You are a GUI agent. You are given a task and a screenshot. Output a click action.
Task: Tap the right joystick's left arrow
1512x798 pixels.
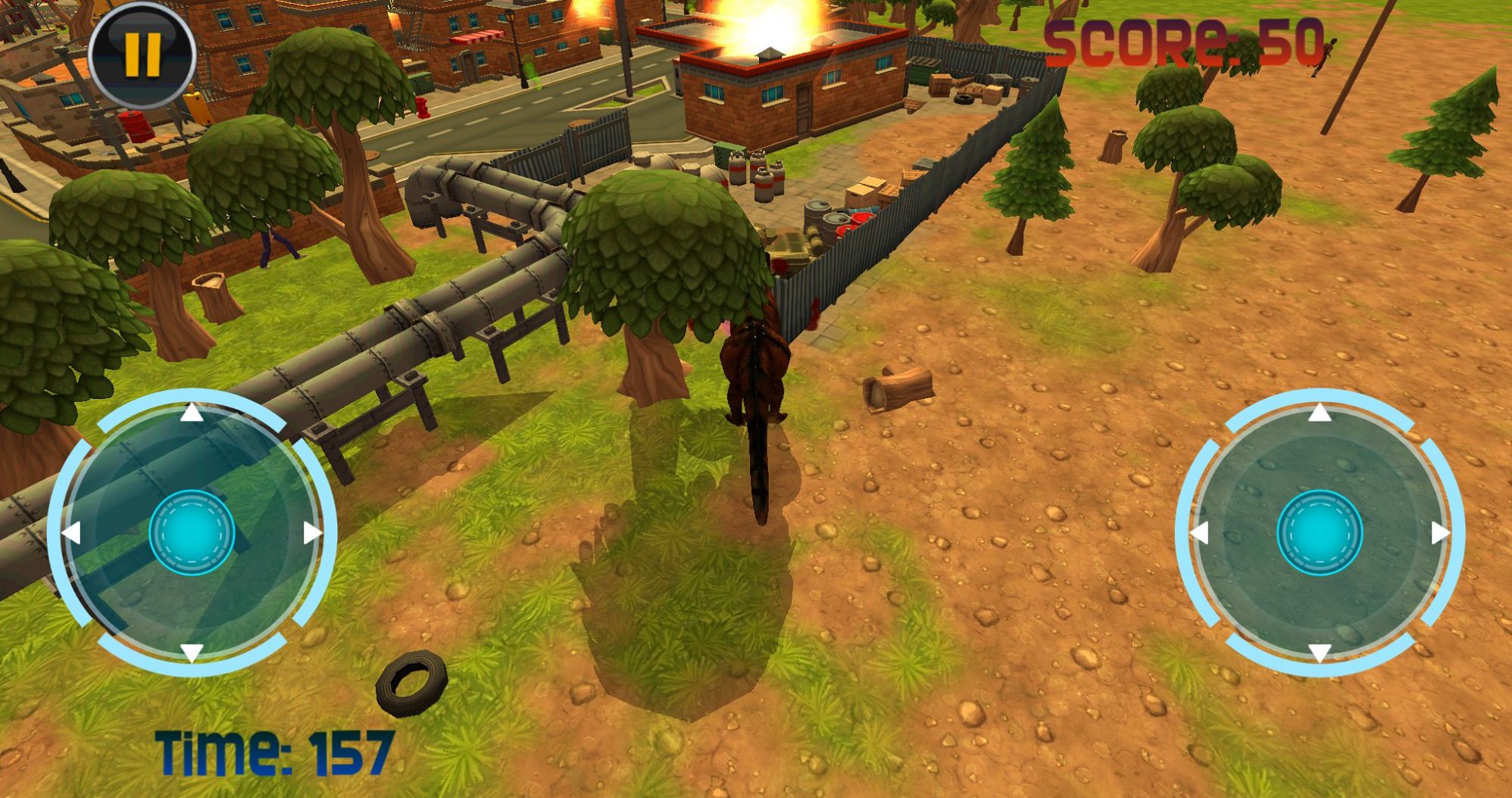click(1199, 533)
